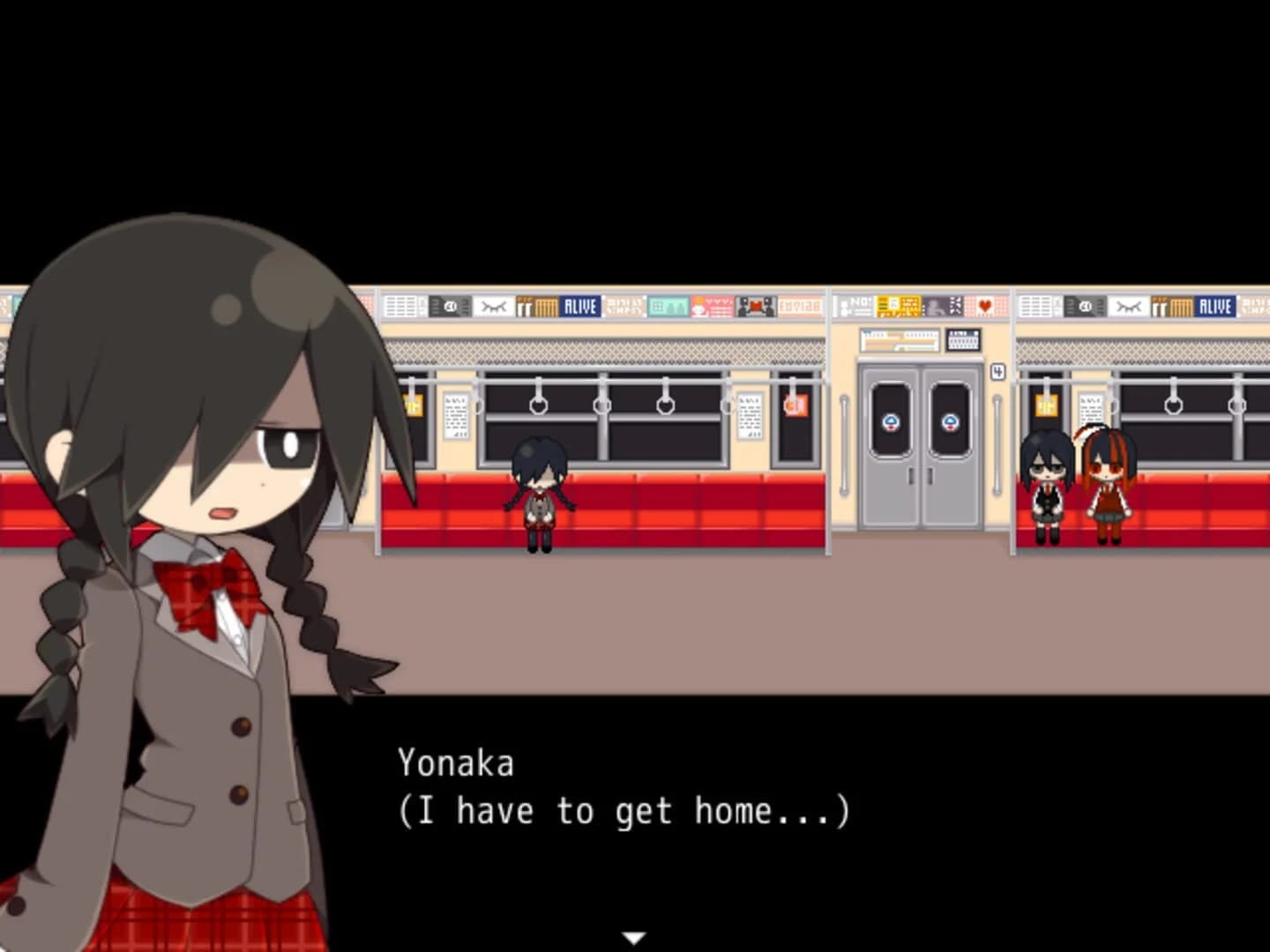Click a hanging hand strap above the seats
This screenshot has height=952, width=1270.
pyautogui.click(x=537, y=408)
